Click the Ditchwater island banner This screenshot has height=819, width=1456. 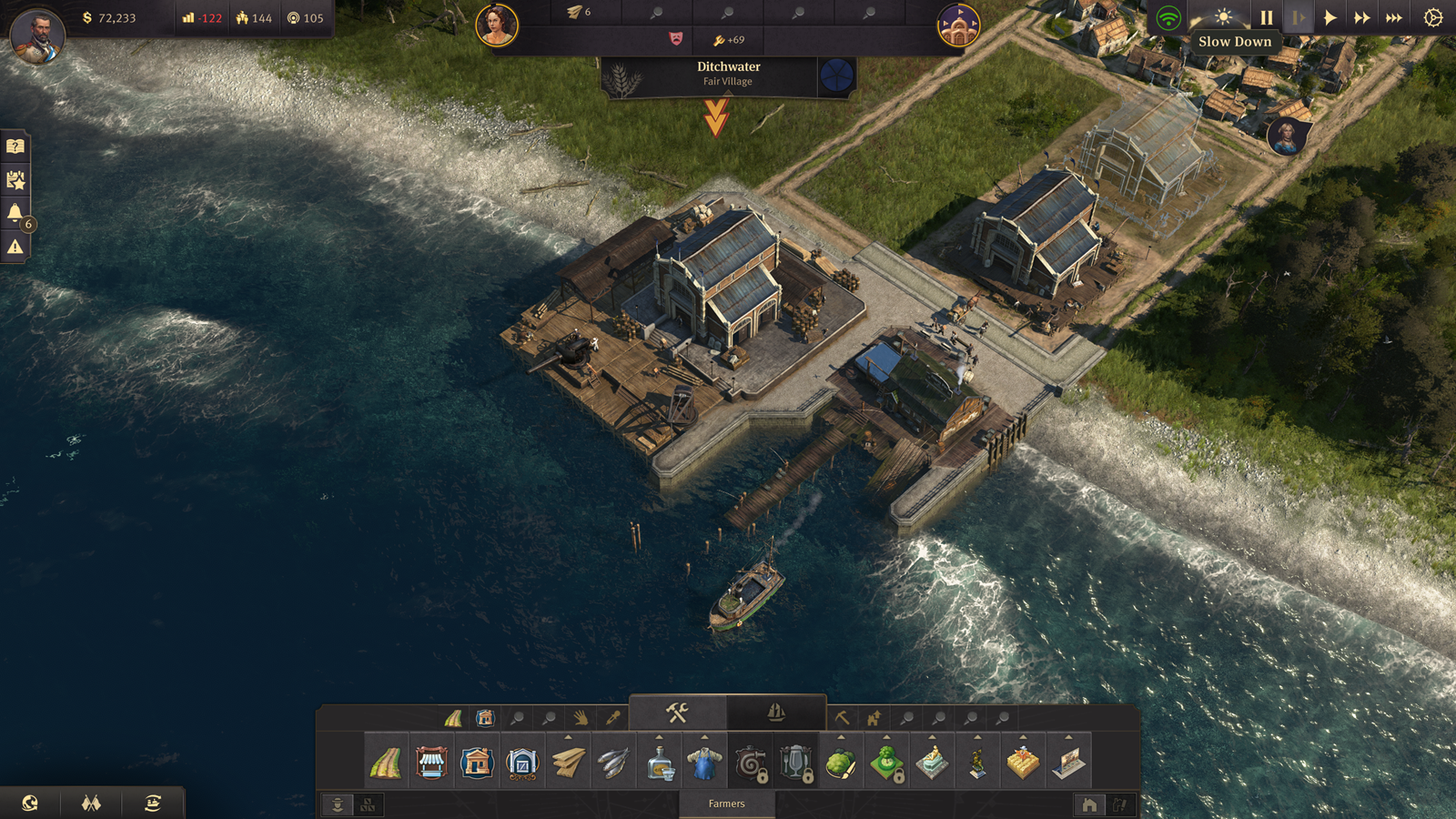pyautogui.click(x=728, y=75)
